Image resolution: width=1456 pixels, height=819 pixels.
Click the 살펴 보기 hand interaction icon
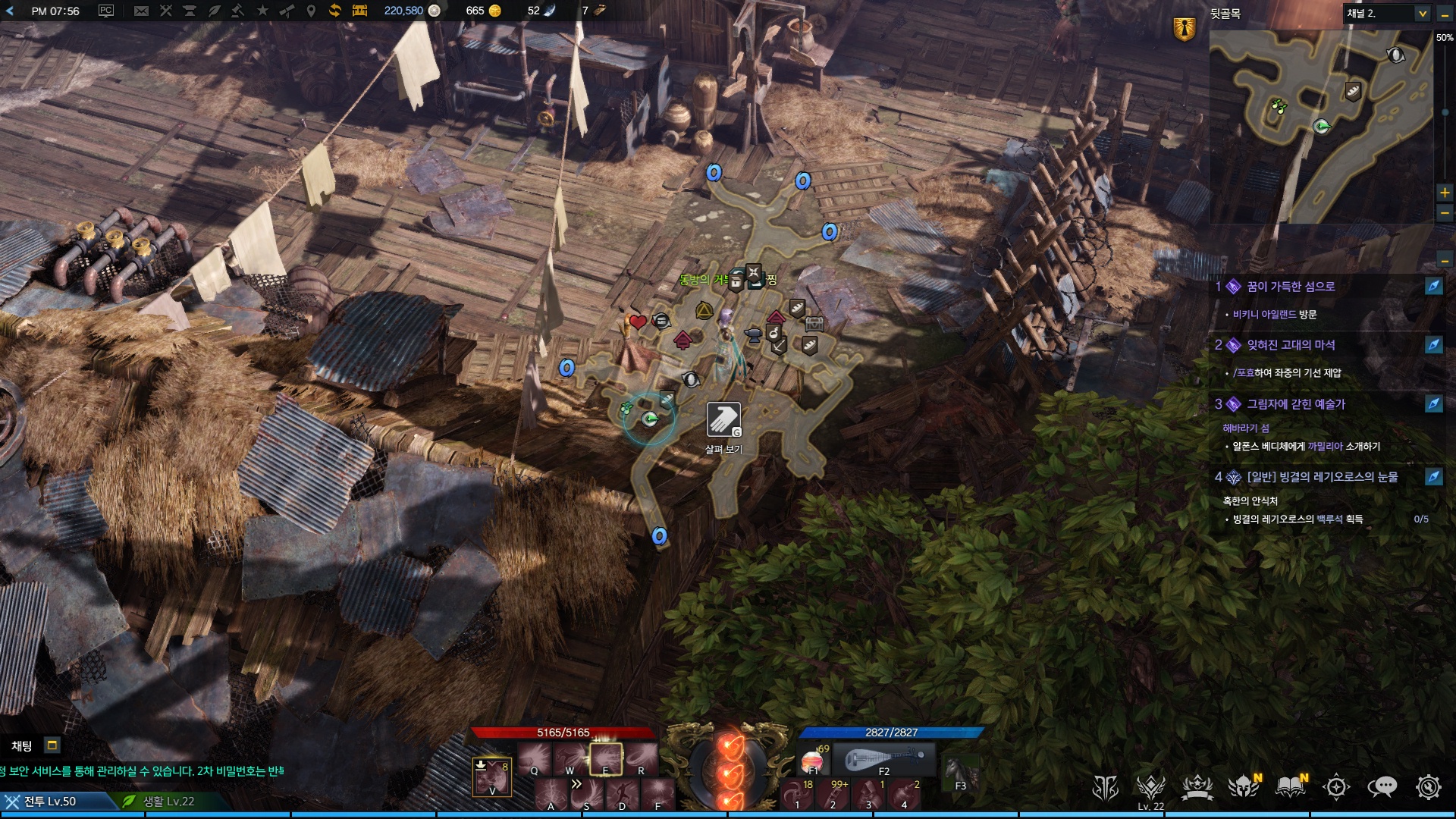click(723, 419)
